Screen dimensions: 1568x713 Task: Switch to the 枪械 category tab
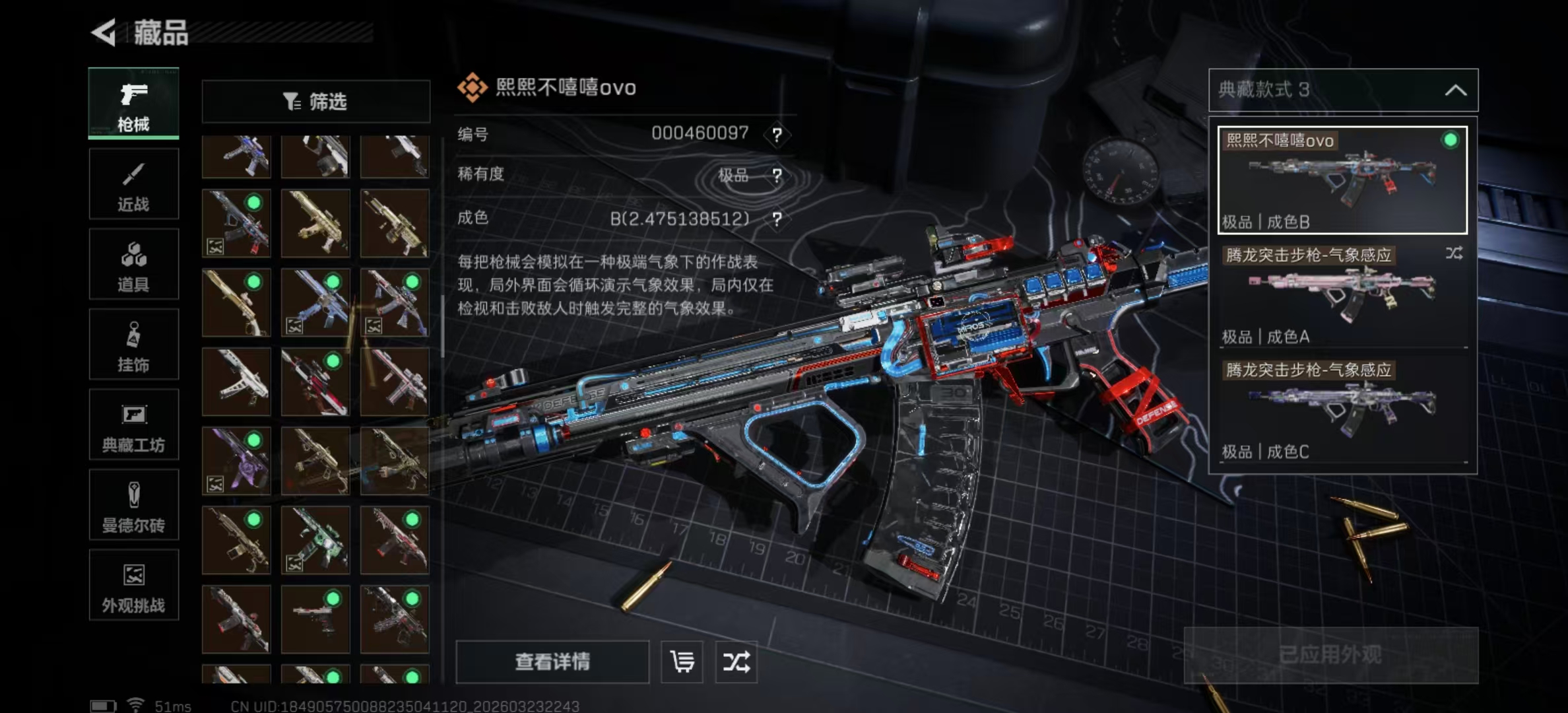[133, 104]
